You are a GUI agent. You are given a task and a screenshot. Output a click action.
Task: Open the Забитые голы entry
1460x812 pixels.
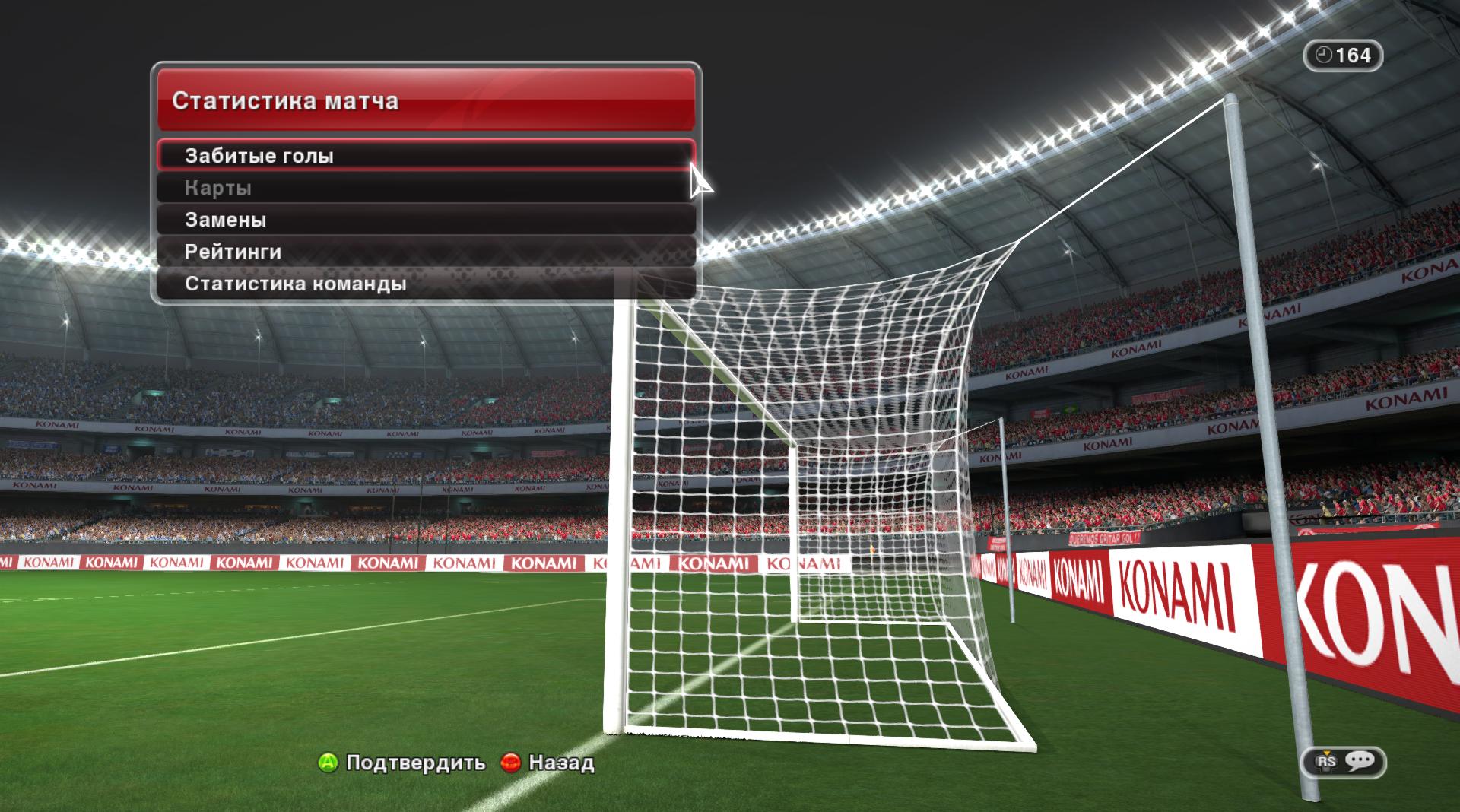pyautogui.click(x=424, y=156)
